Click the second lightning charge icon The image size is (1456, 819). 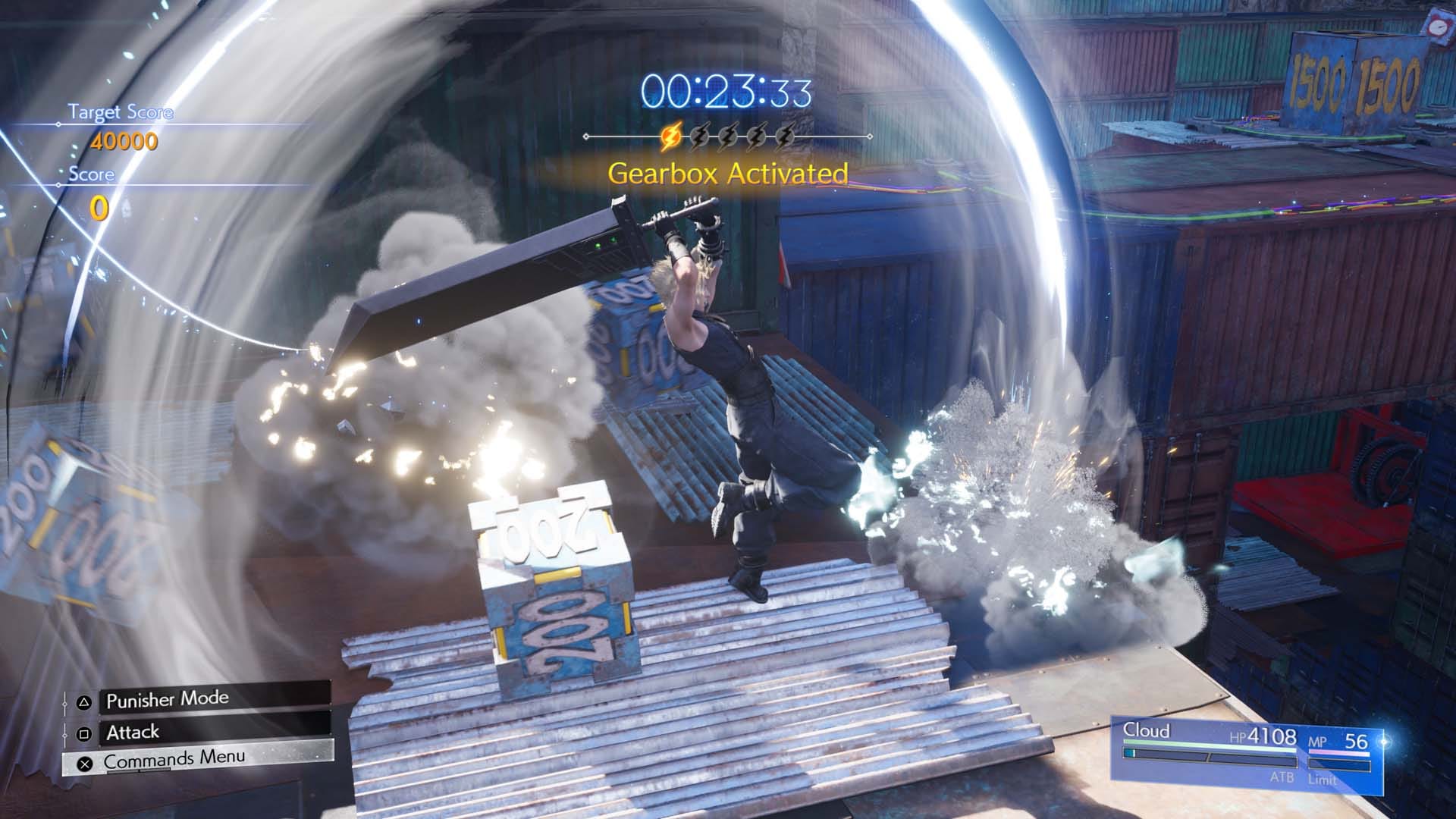699,135
